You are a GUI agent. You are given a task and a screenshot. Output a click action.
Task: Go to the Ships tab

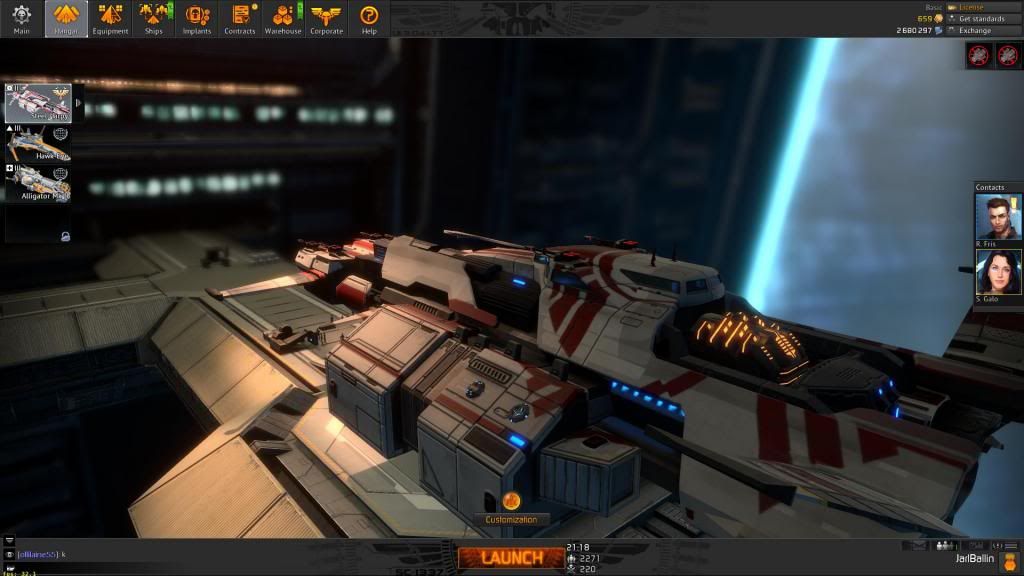click(154, 18)
